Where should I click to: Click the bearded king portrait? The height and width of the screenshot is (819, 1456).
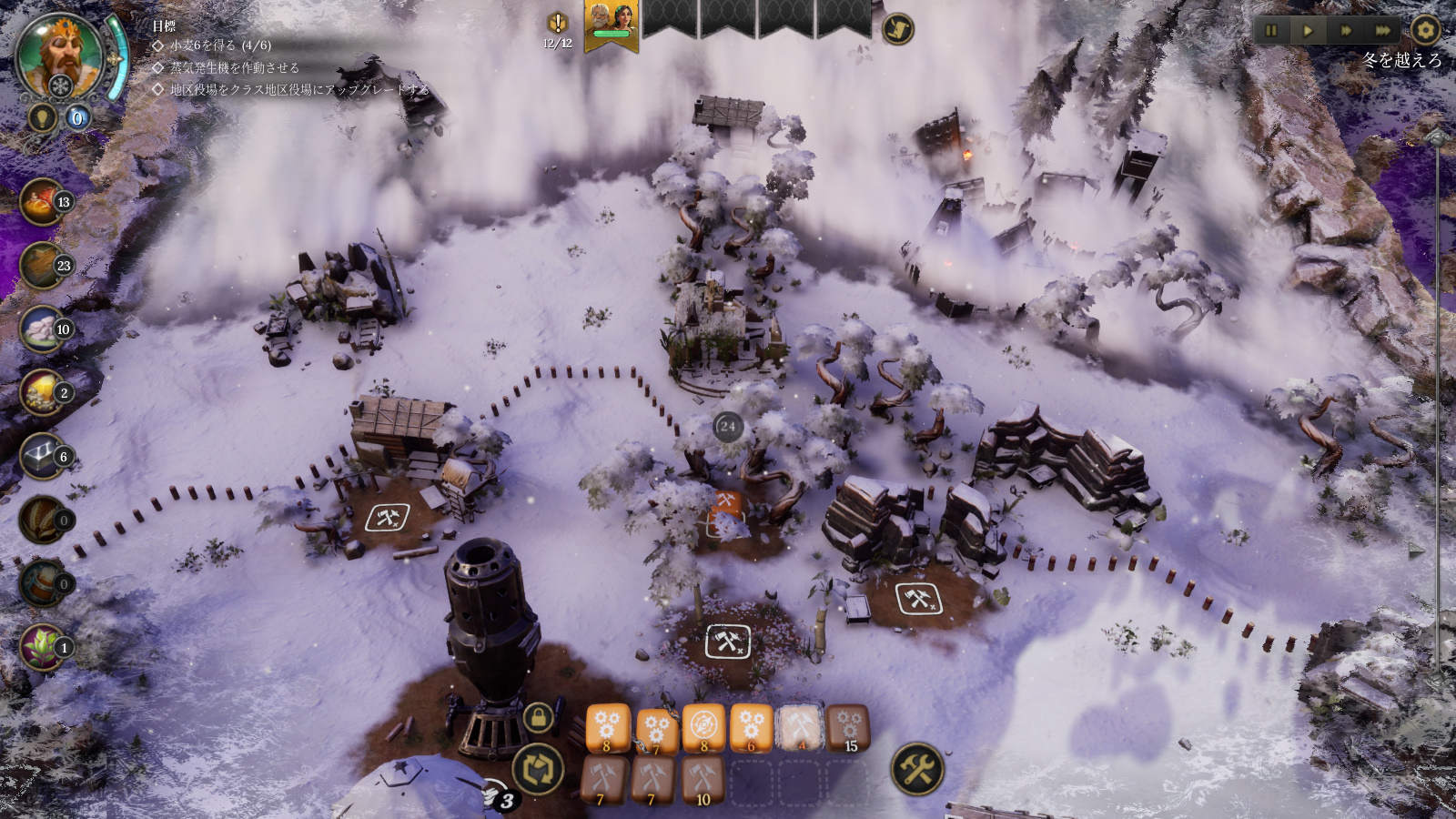click(60, 56)
